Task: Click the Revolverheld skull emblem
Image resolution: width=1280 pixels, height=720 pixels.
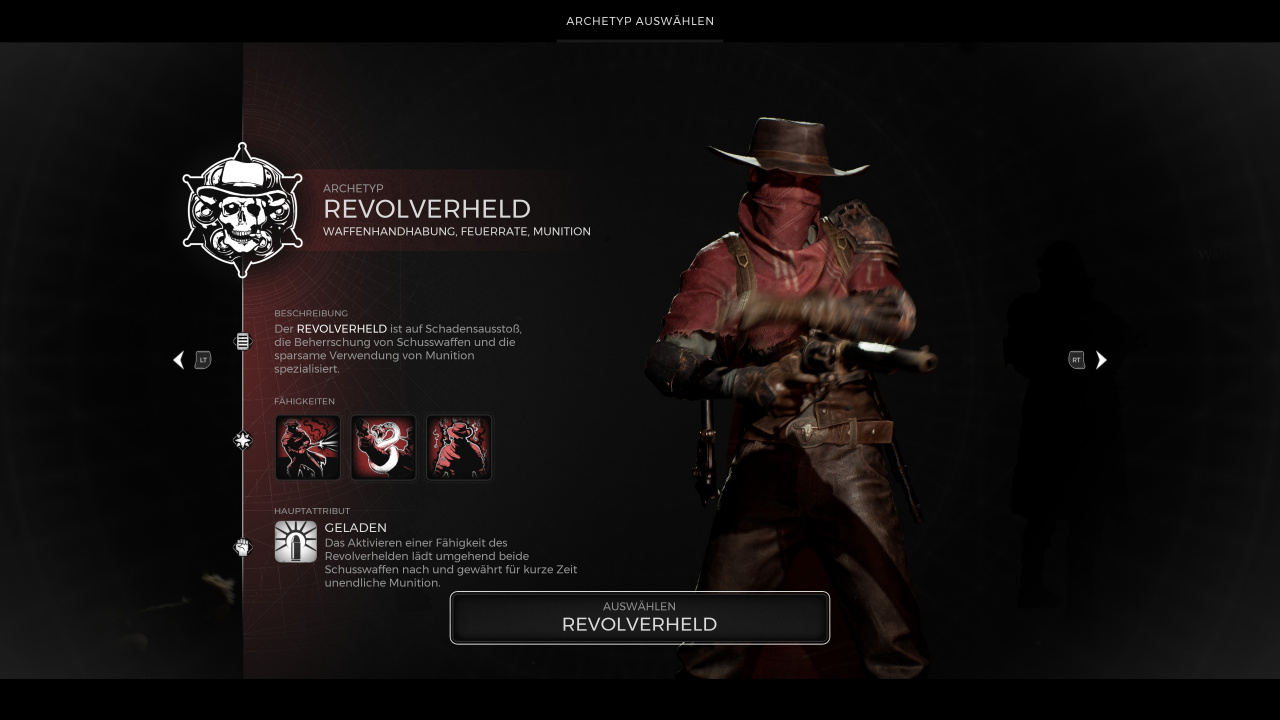Action: coord(242,210)
